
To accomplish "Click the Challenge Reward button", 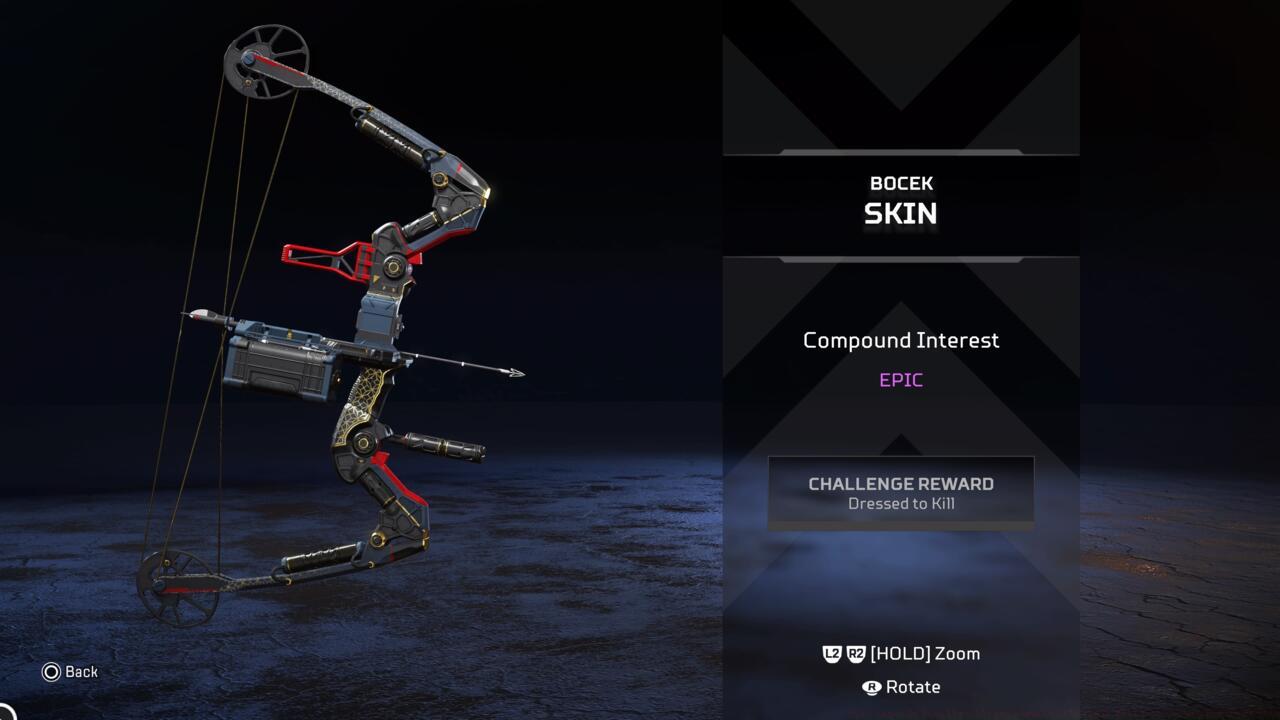I will click(x=900, y=483).
